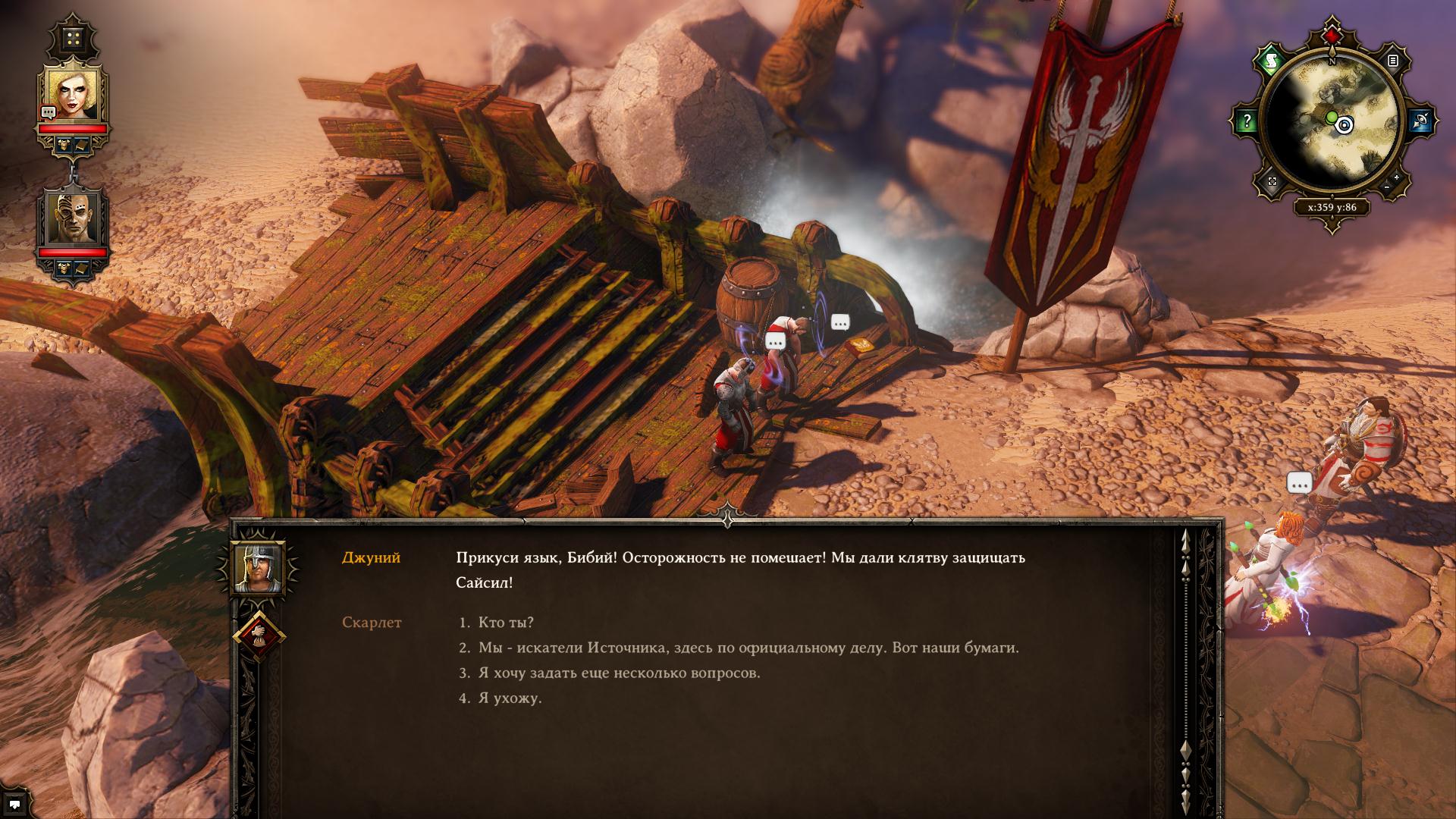
Task: Open the list icon on minimap frame
Action: click(1393, 60)
